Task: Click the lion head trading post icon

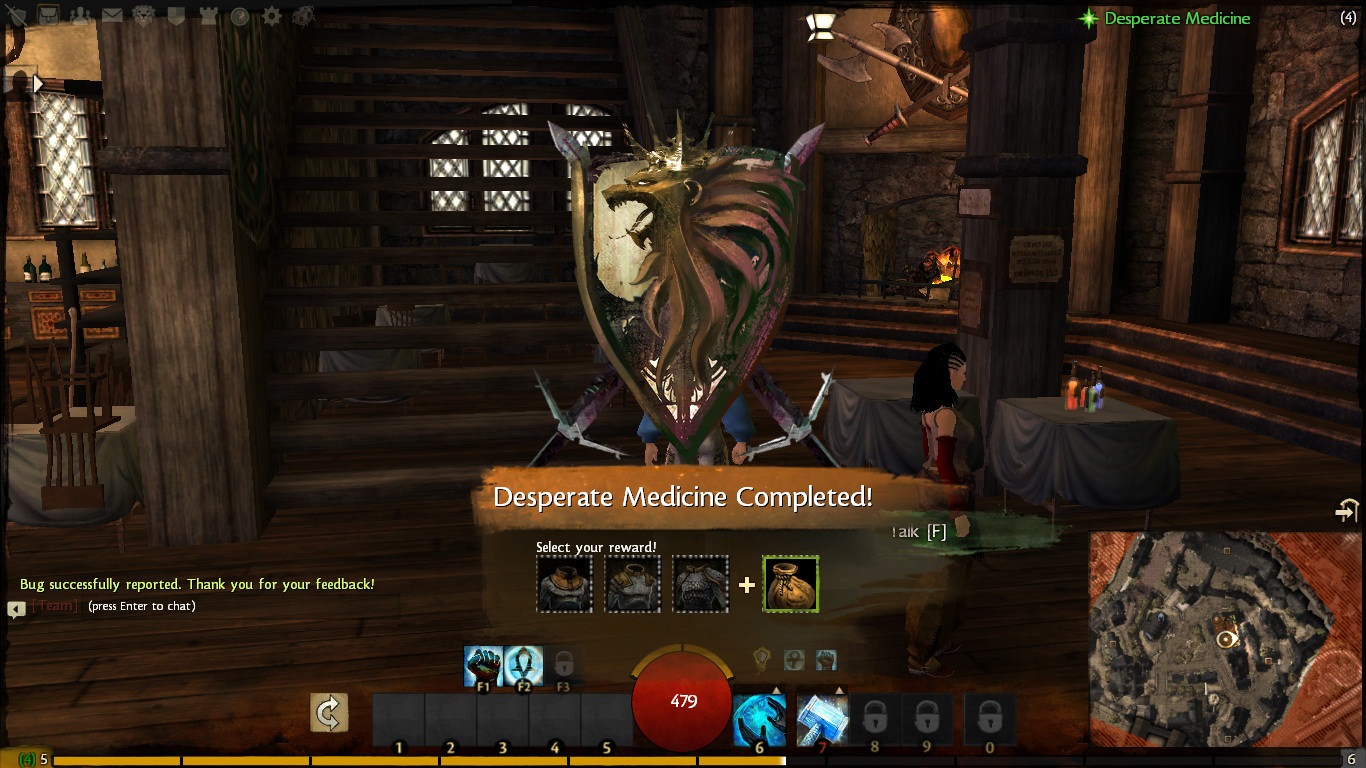Action: point(144,16)
